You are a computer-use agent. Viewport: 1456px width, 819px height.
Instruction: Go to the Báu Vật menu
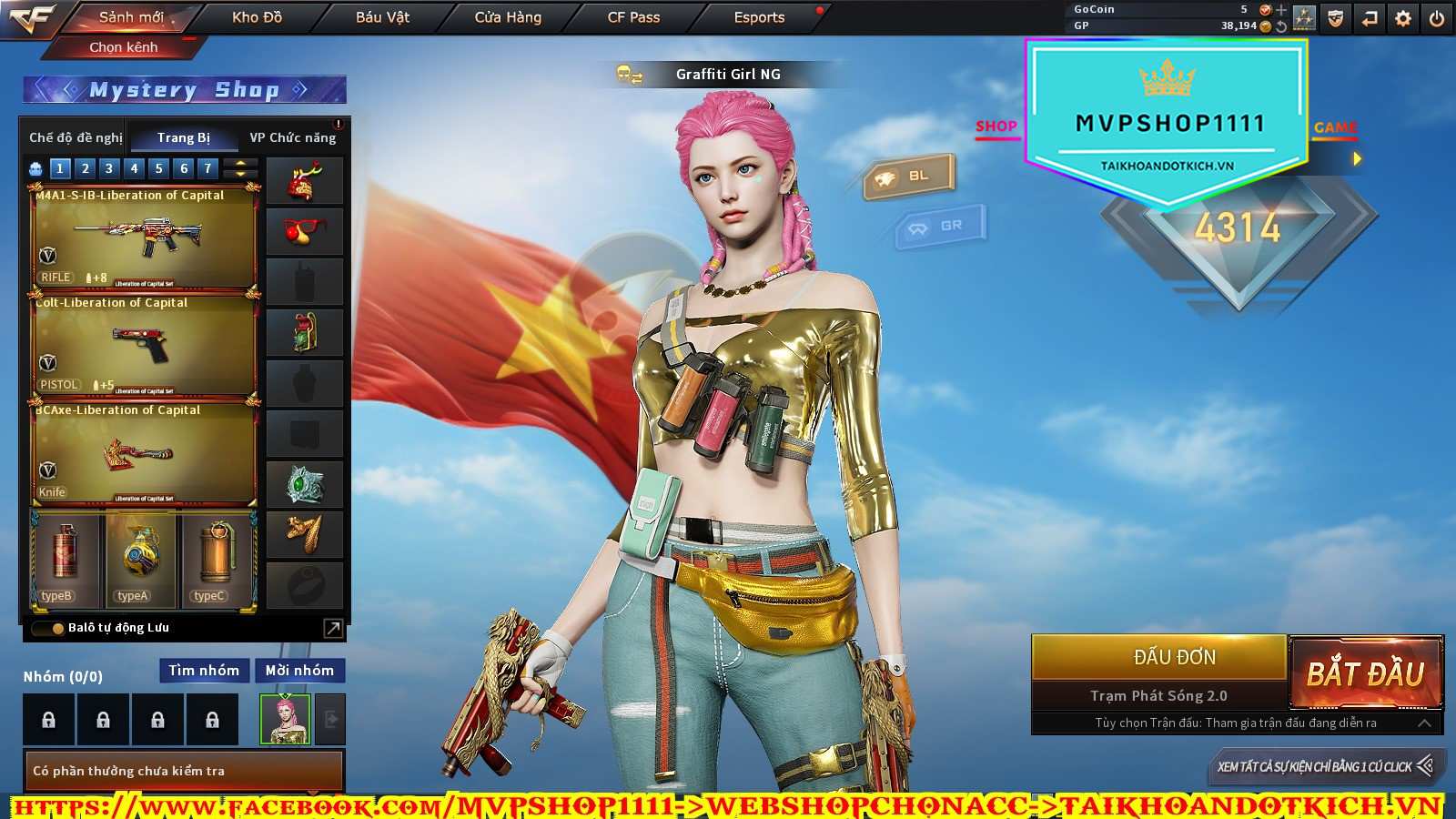pos(382,17)
